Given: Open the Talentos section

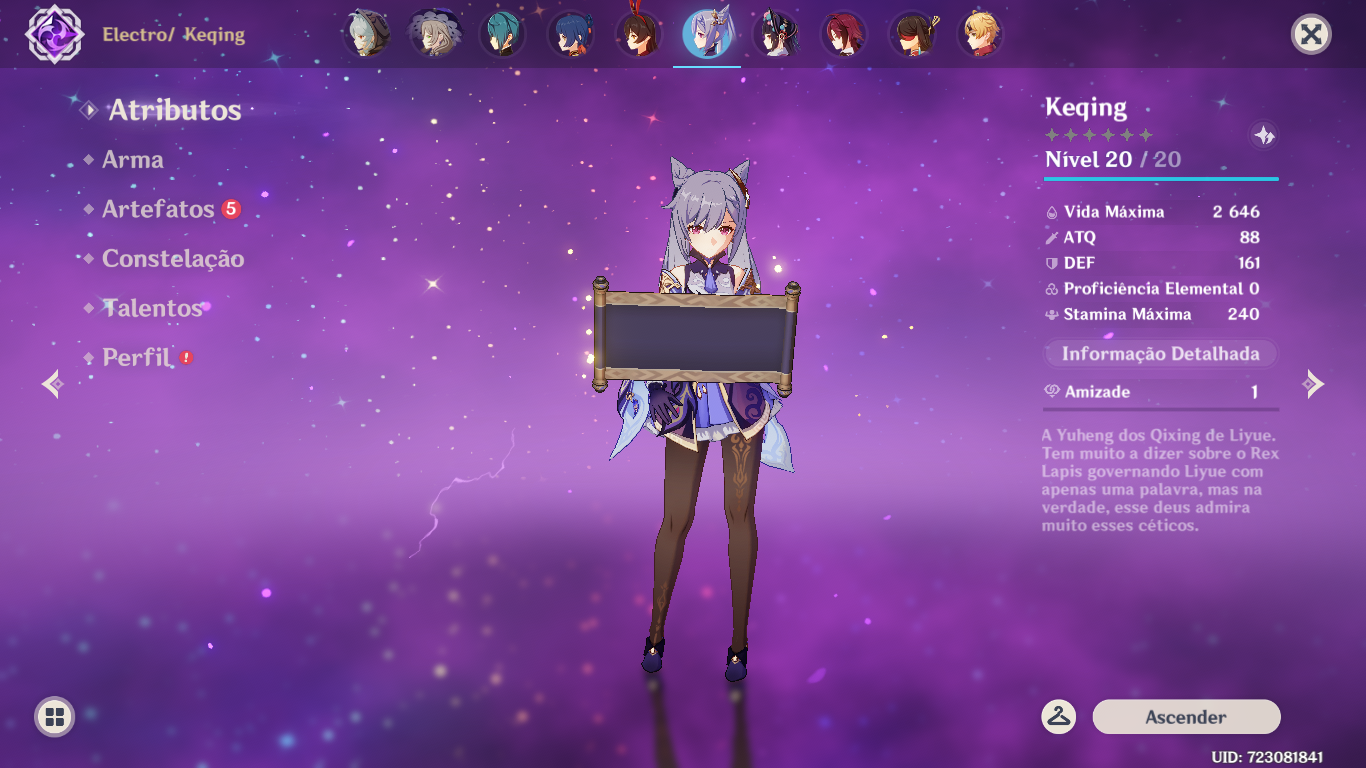Looking at the screenshot, I should pos(150,308).
